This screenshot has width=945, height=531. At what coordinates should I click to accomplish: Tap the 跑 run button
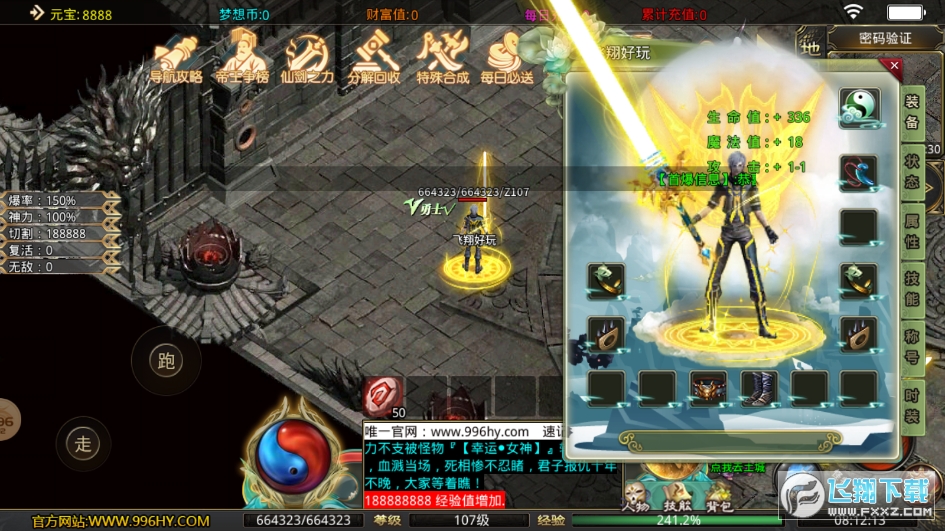166,361
